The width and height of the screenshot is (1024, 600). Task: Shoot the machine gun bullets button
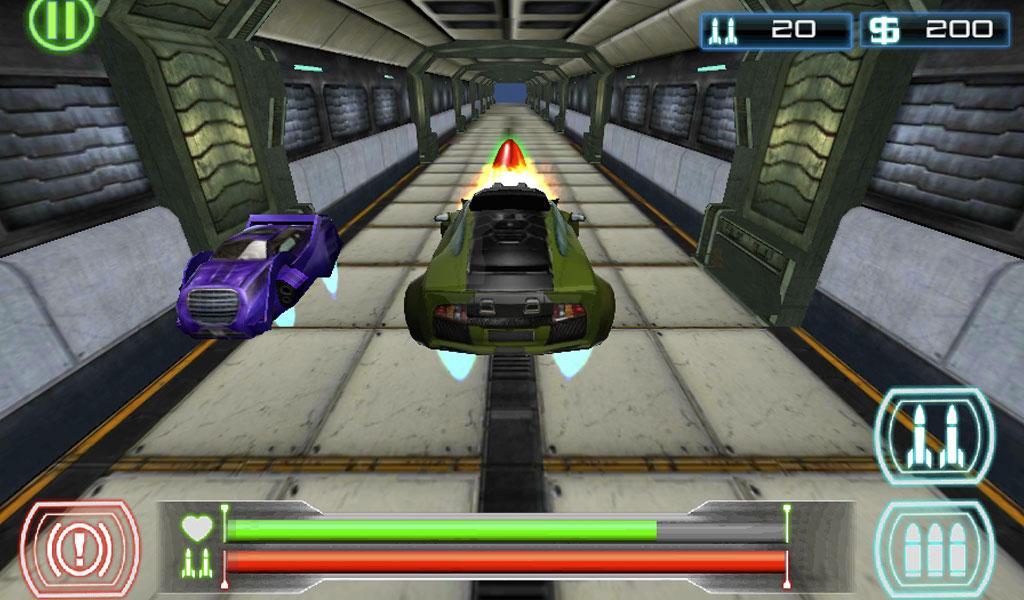934,549
